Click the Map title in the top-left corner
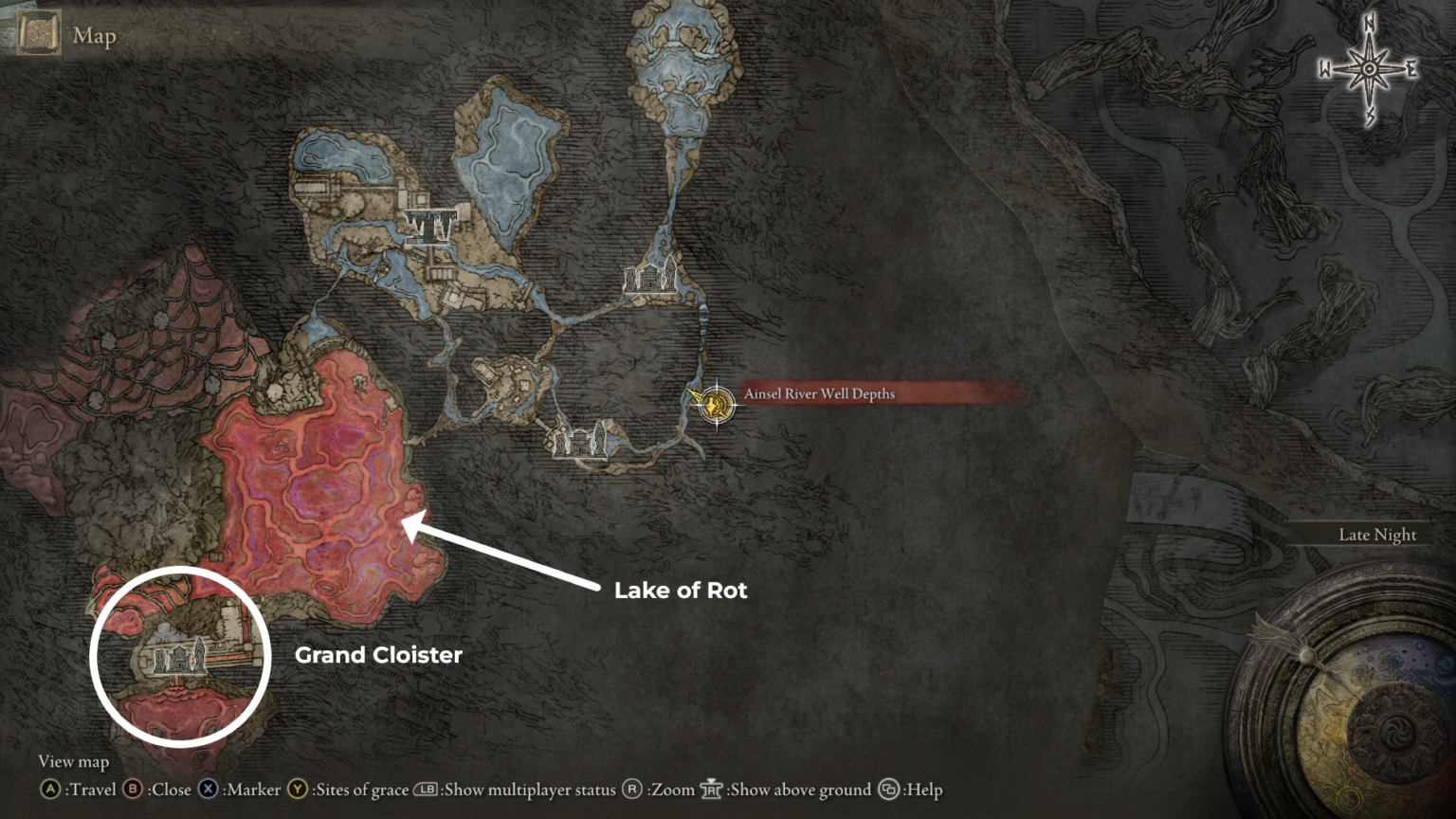This screenshot has height=819, width=1456. pos(93,35)
